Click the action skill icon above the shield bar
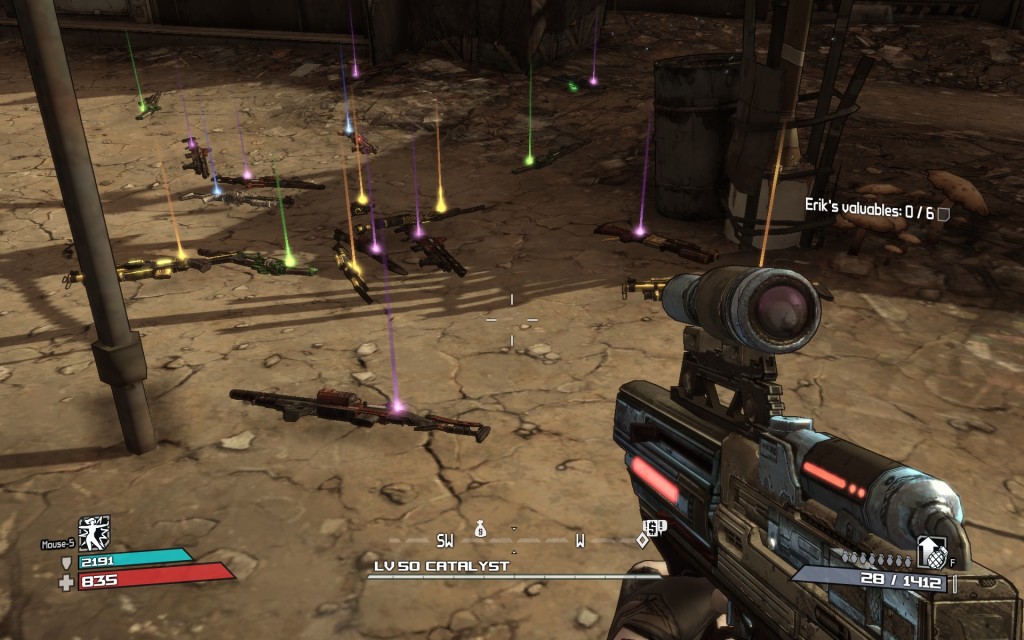This screenshot has height=640, width=1024. click(x=94, y=532)
